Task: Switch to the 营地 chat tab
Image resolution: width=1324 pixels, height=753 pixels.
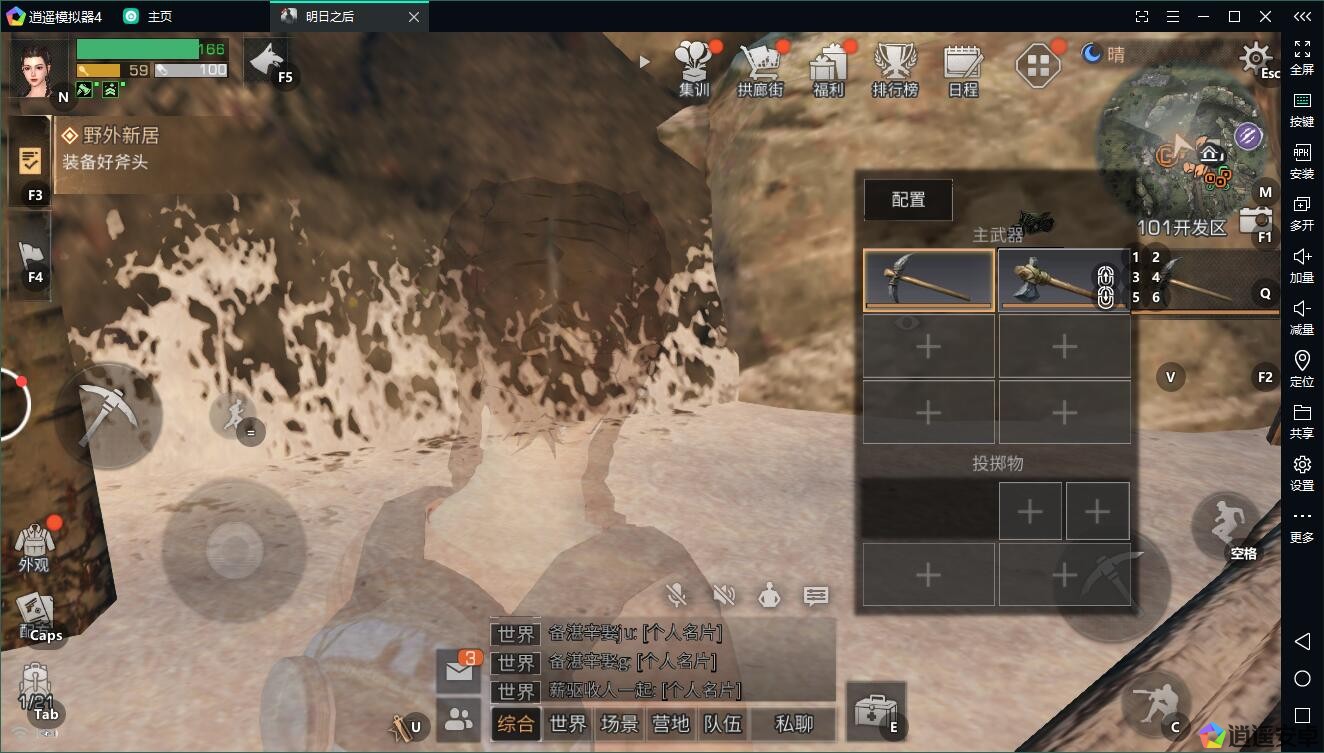Action: [670, 724]
